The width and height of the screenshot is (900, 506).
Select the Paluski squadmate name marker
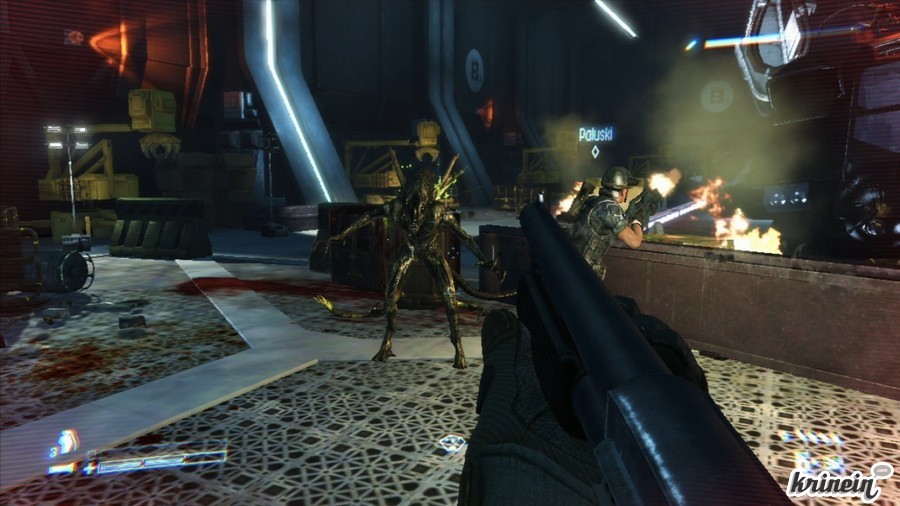595,134
